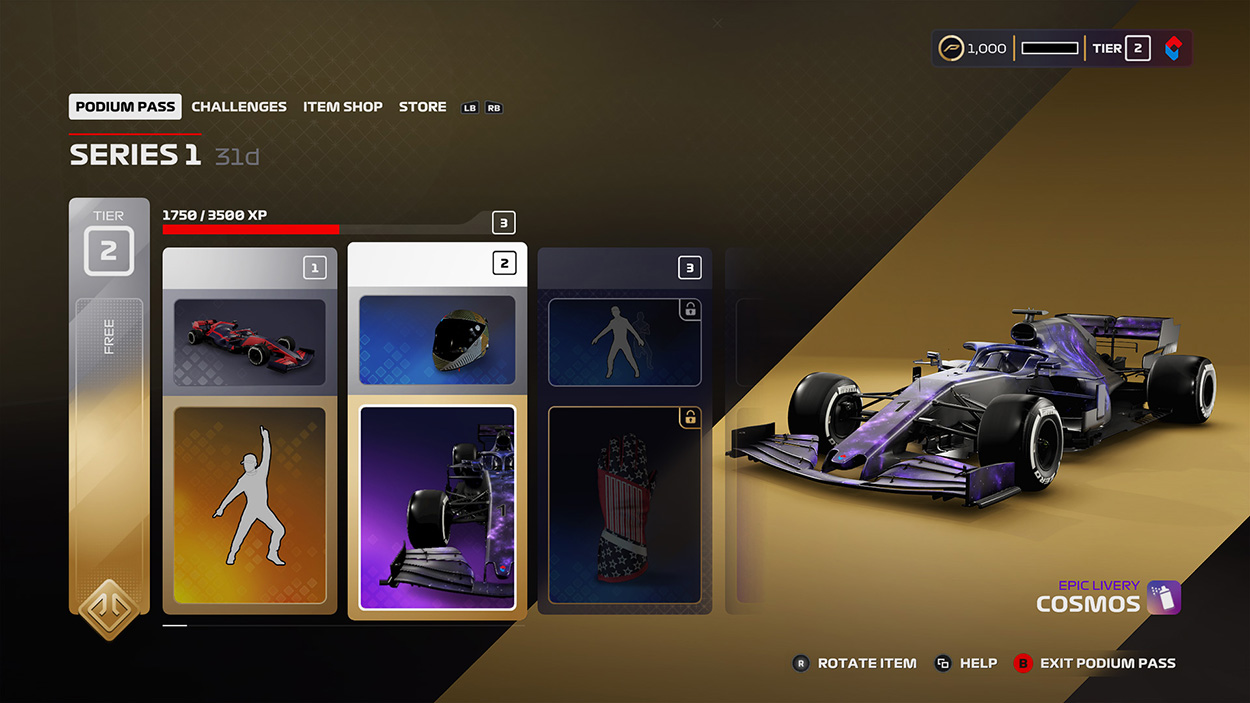Click the purple spray can livery icon

1163,597
